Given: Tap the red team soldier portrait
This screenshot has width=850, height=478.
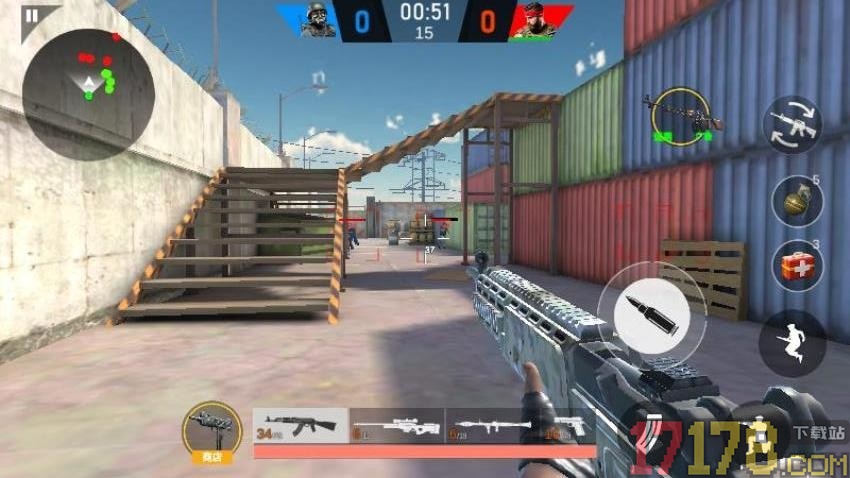Looking at the screenshot, I should (x=533, y=20).
